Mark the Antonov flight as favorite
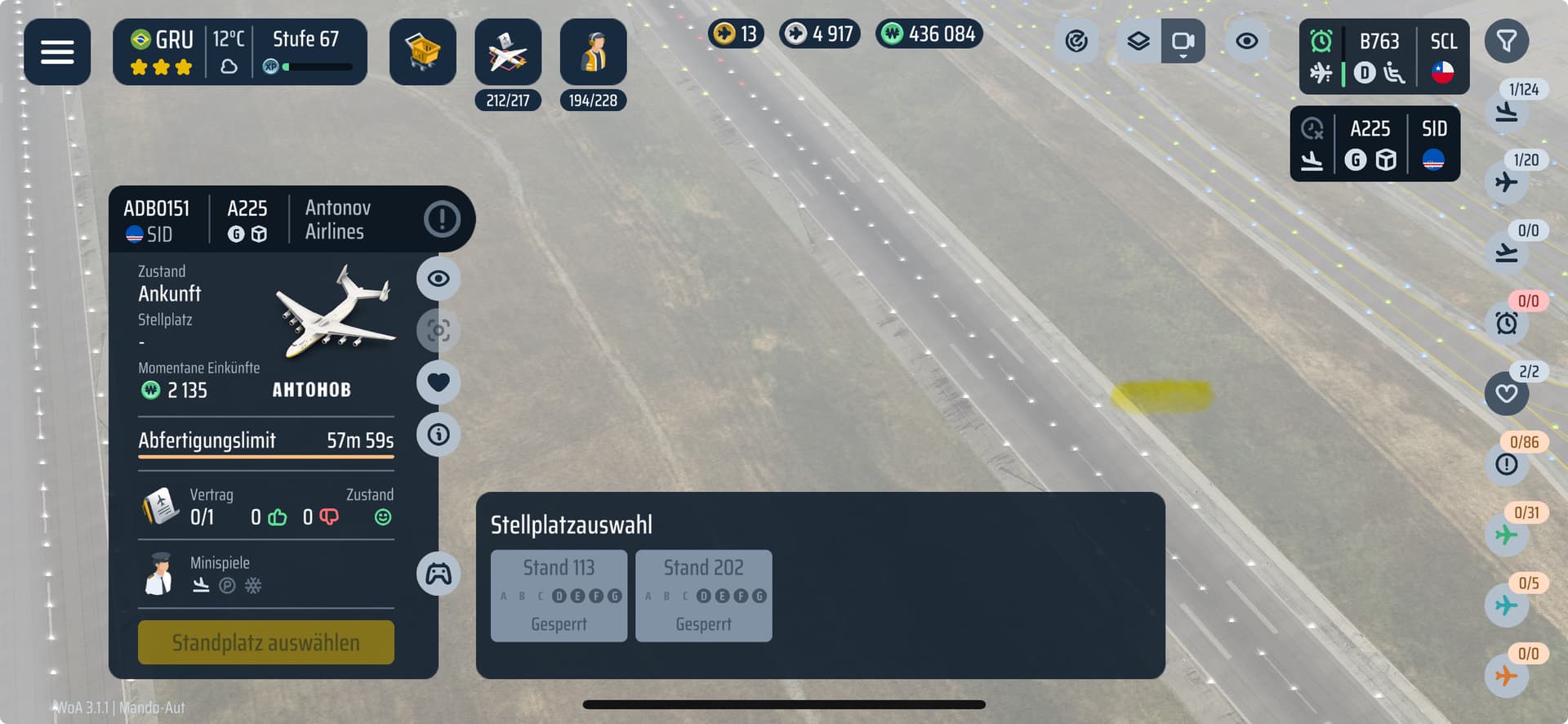The image size is (1568, 724). click(x=439, y=382)
